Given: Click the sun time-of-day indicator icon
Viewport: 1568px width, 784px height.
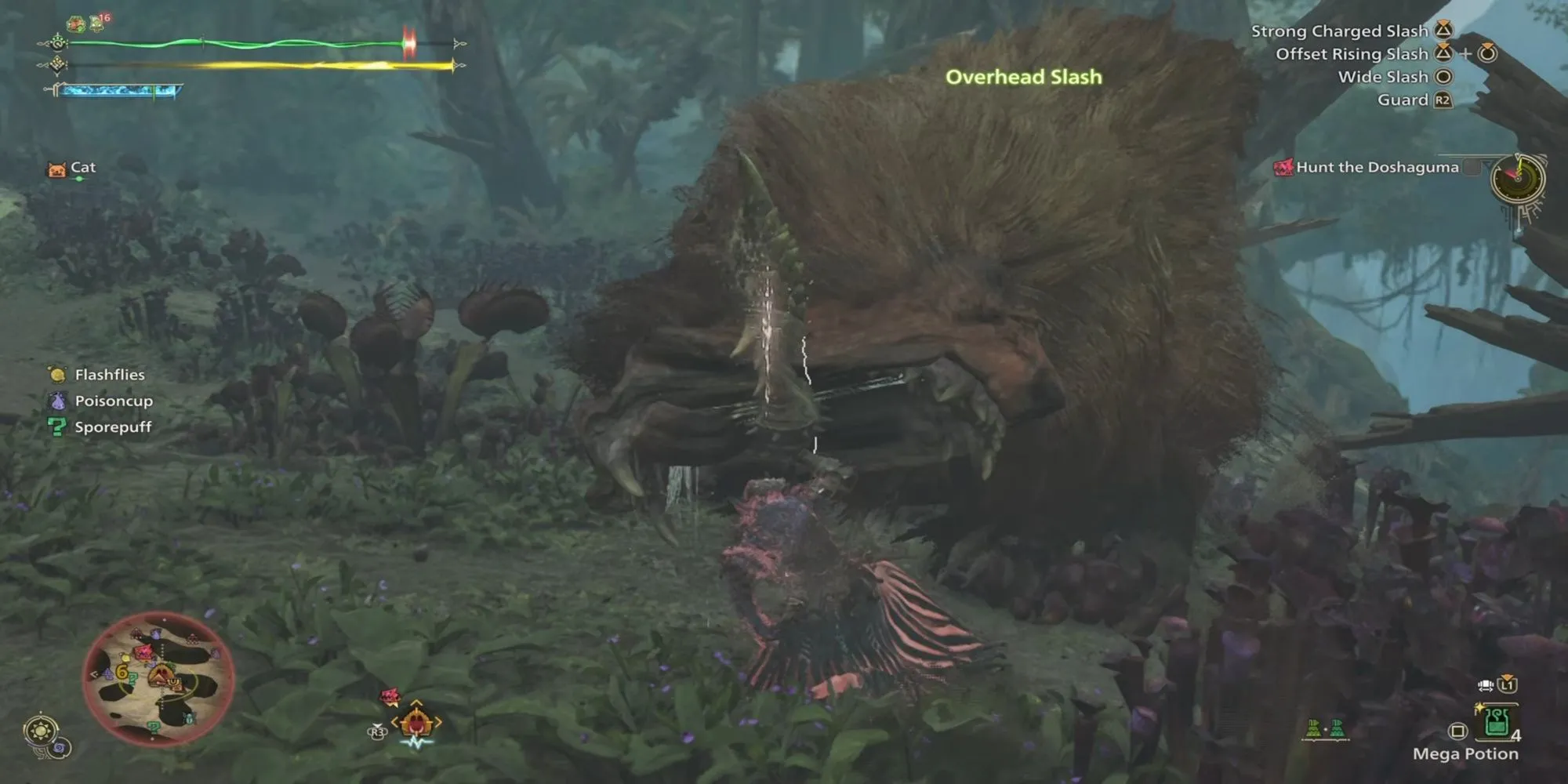Looking at the screenshot, I should pos(41,731).
